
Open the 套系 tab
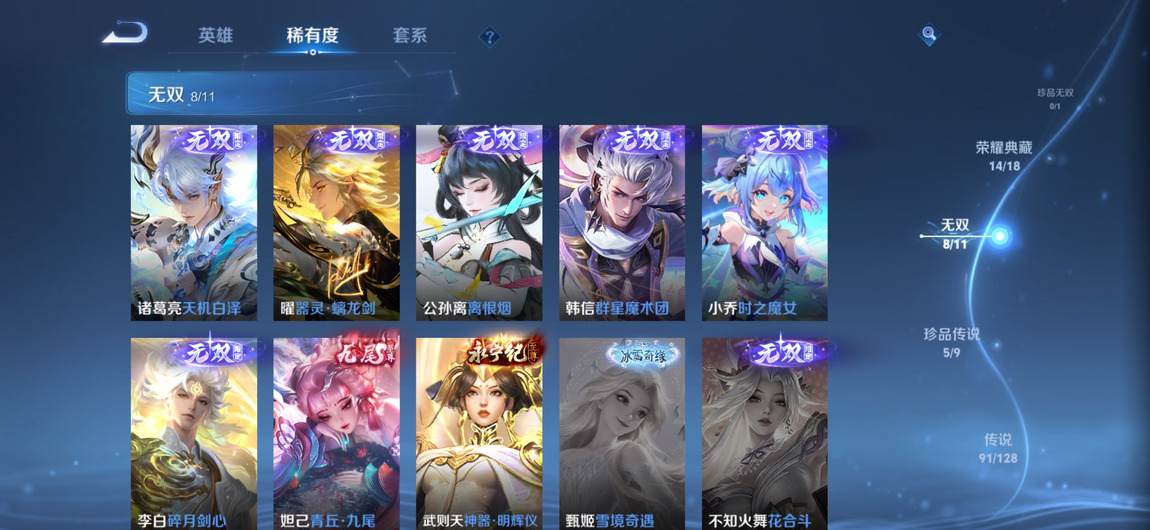(410, 35)
